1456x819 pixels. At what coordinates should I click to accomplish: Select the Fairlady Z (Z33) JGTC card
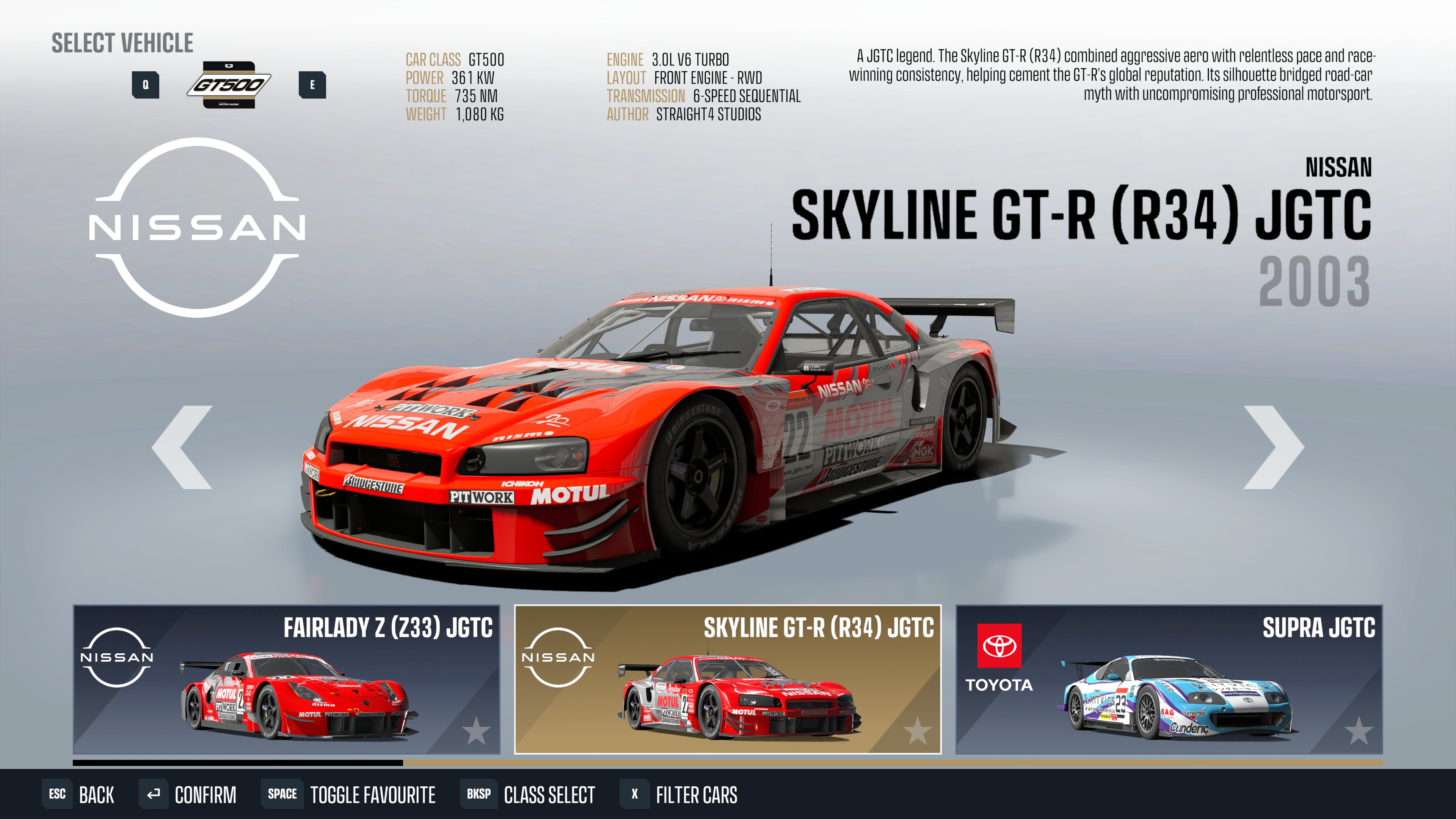pyautogui.click(x=286, y=679)
